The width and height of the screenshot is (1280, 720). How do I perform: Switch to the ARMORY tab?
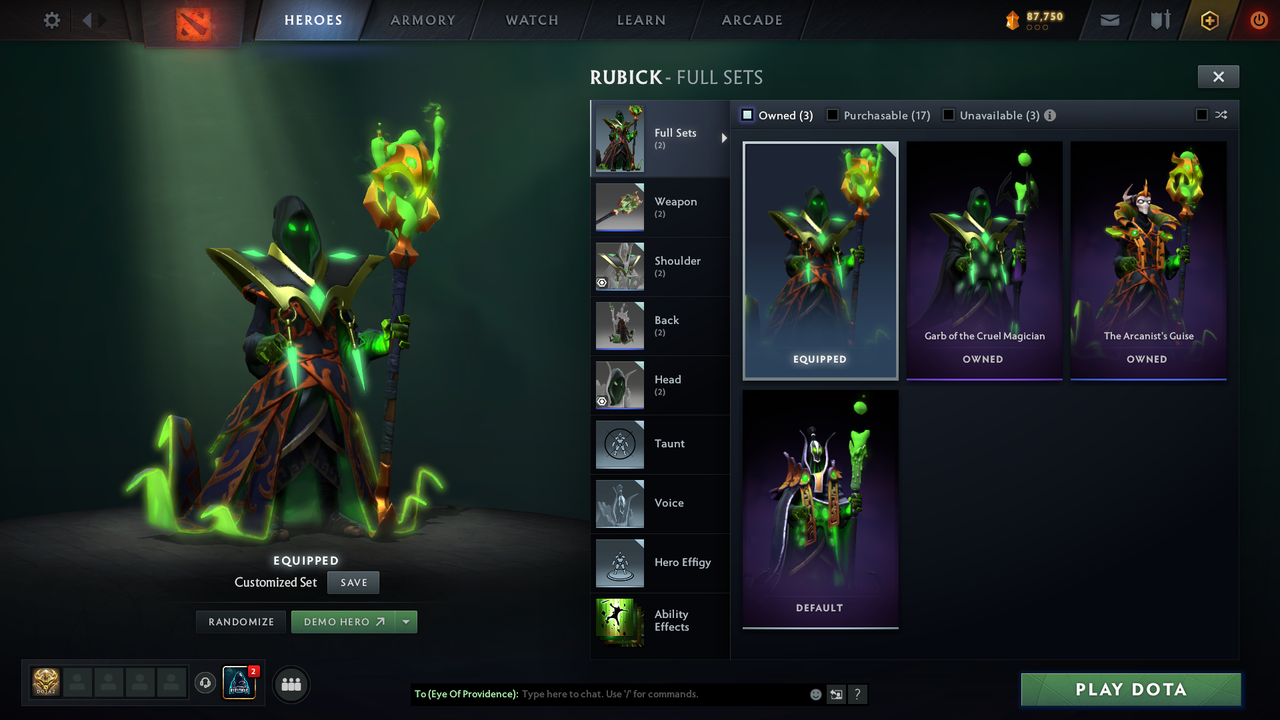(x=422, y=20)
